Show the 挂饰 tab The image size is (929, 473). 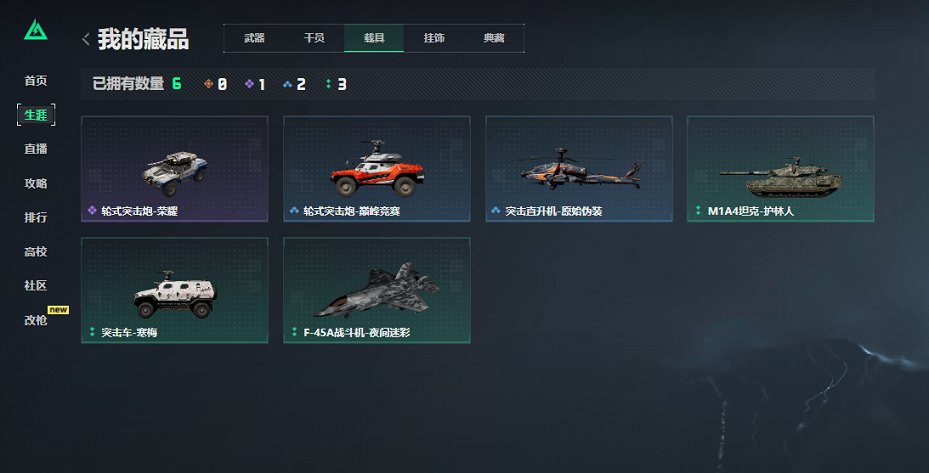coord(434,38)
